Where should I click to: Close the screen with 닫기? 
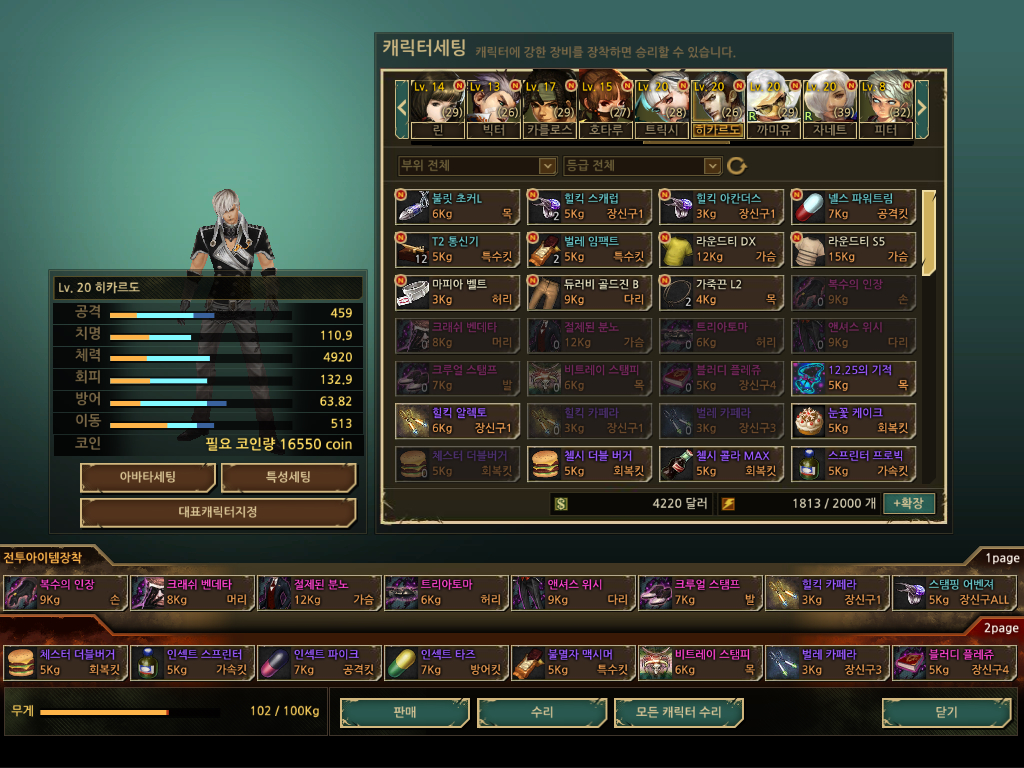[x=945, y=712]
